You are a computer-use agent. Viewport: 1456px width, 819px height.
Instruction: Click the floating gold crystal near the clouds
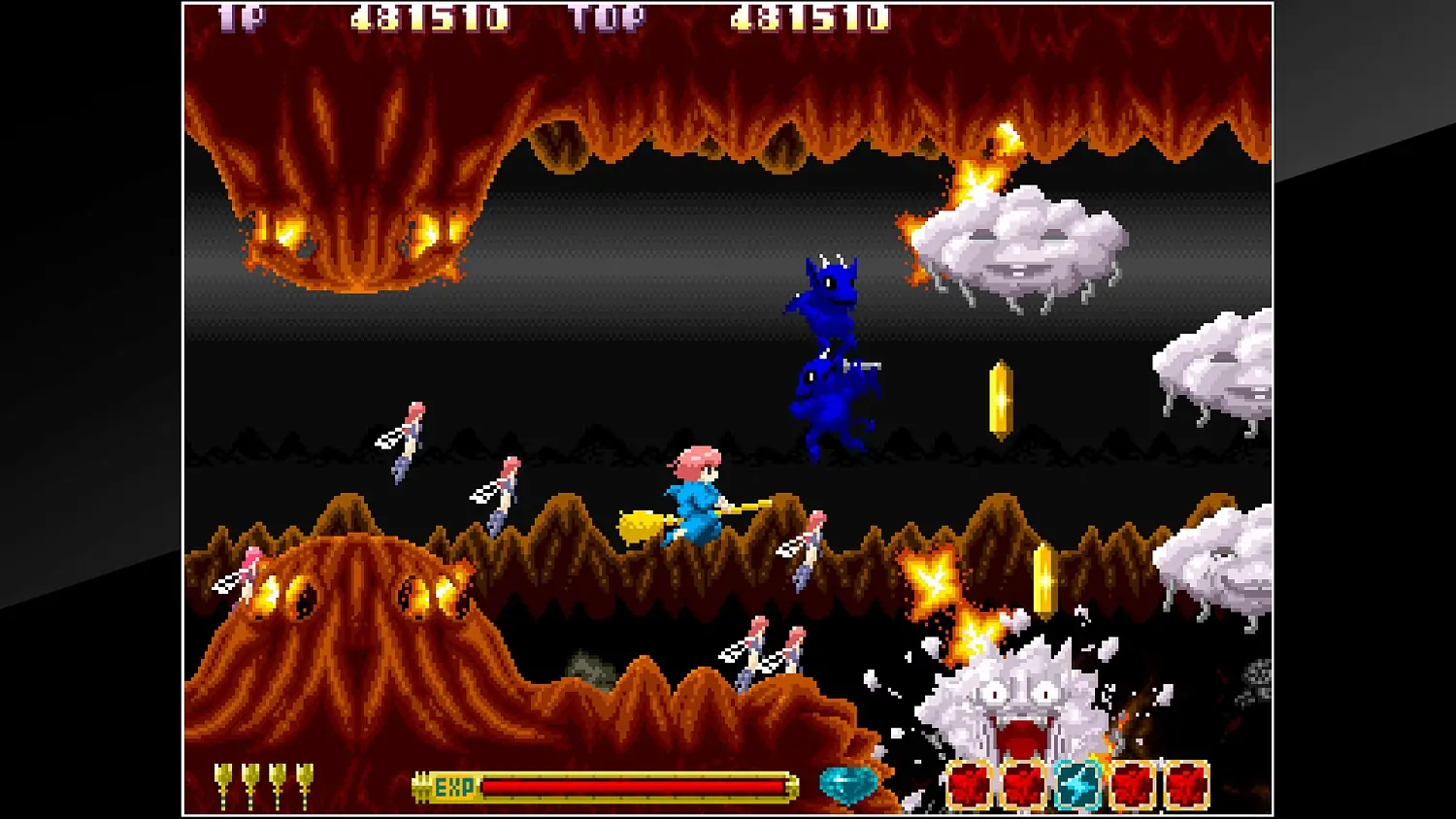coord(1002,400)
